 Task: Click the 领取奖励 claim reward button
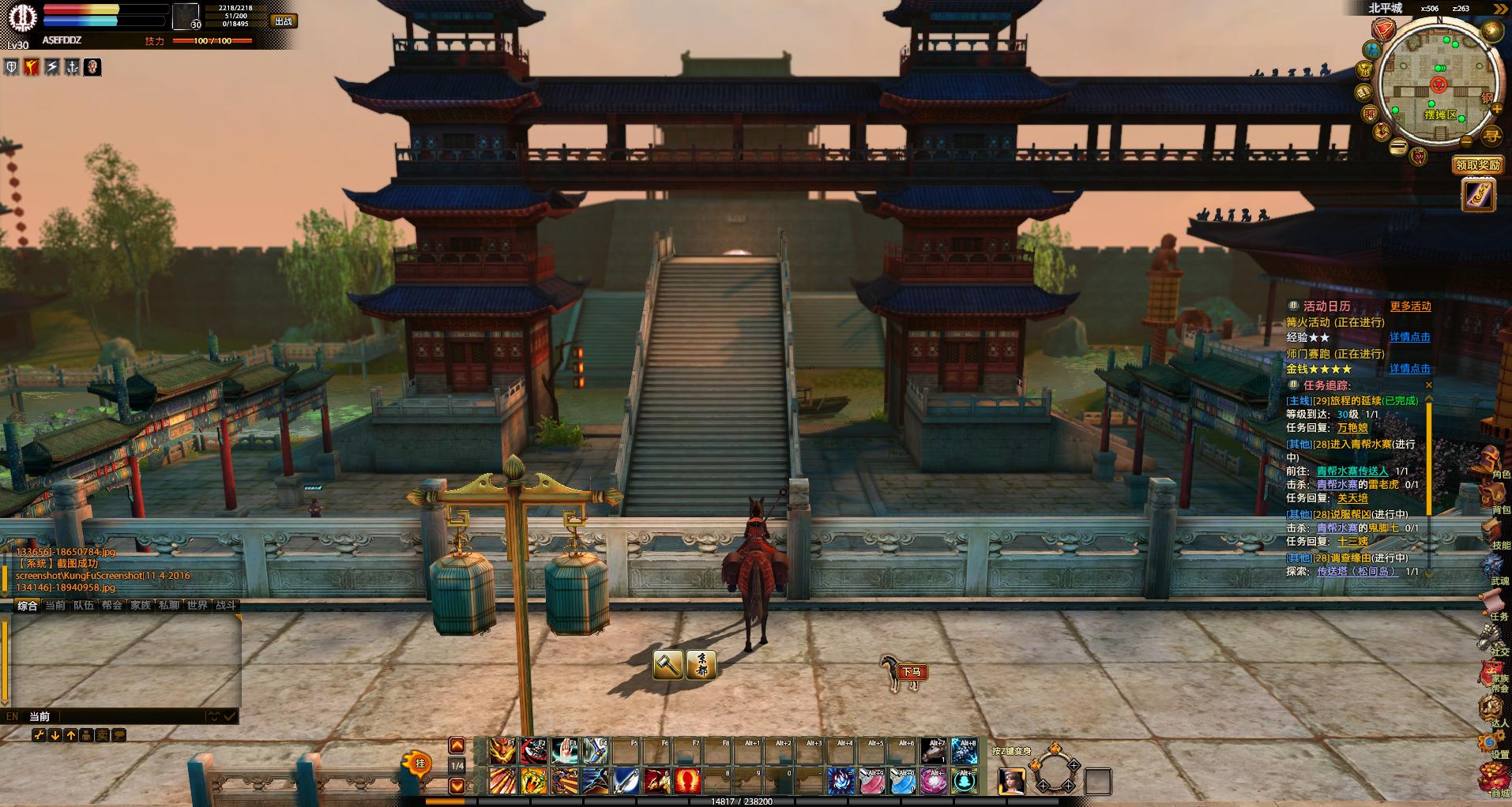click(1477, 165)
